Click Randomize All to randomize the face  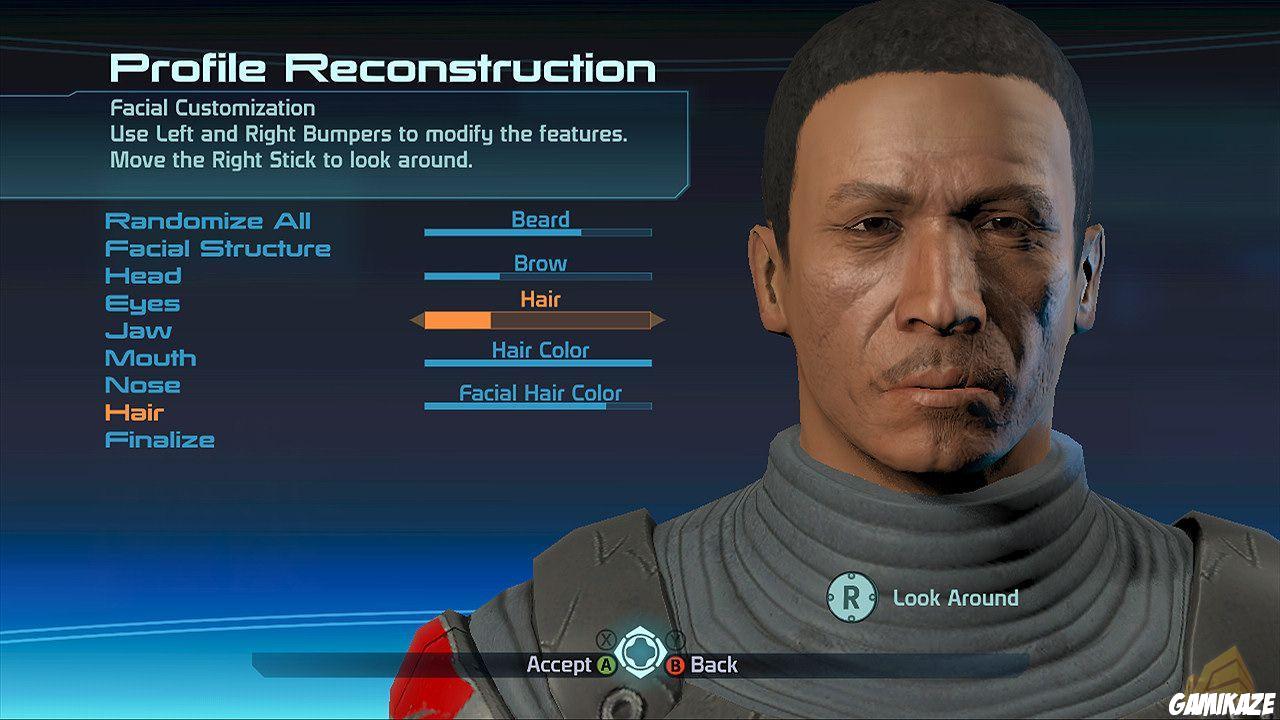click(210, 221)
